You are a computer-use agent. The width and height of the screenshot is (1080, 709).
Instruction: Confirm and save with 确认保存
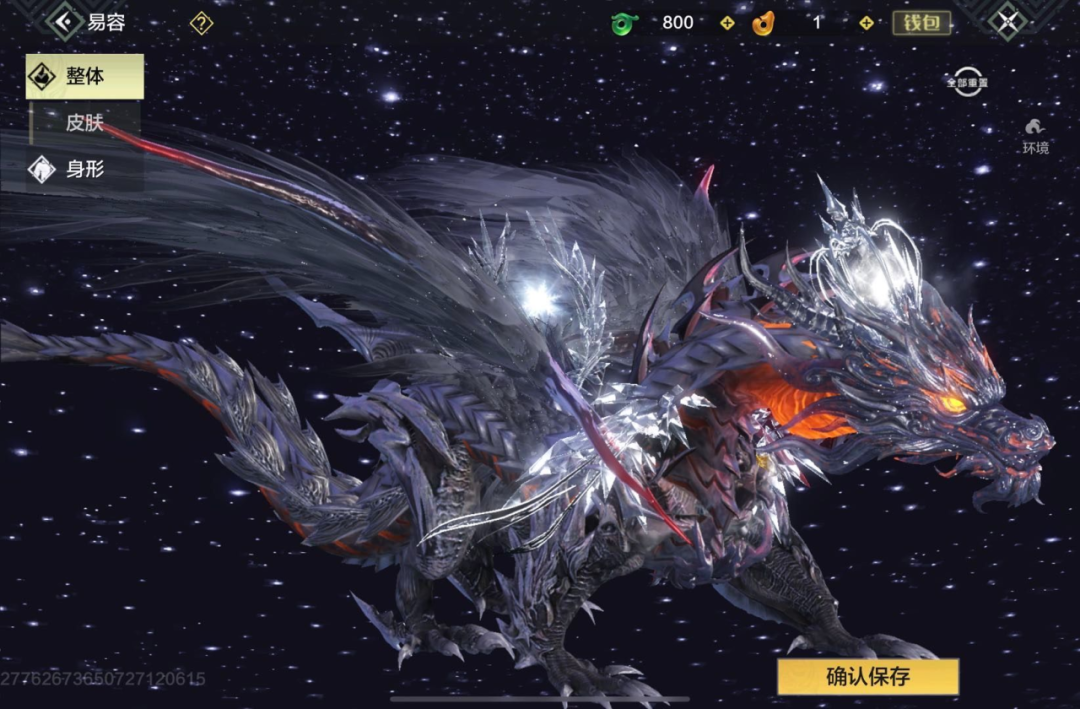click(867, 676)
